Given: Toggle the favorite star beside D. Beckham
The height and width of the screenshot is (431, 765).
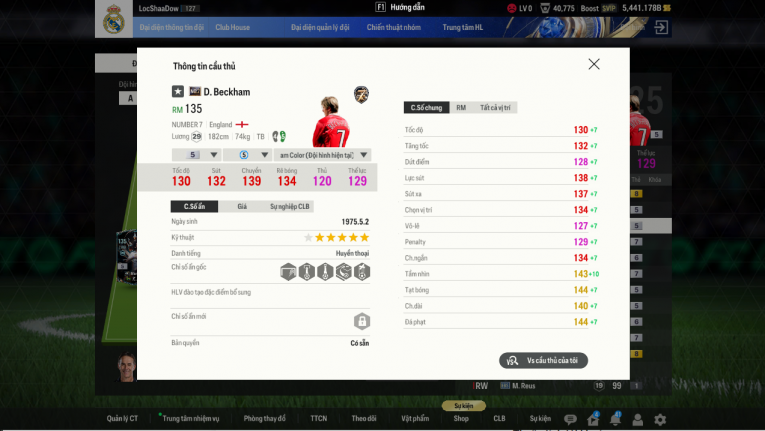Looking at the screenshot, I should (178, 92).
